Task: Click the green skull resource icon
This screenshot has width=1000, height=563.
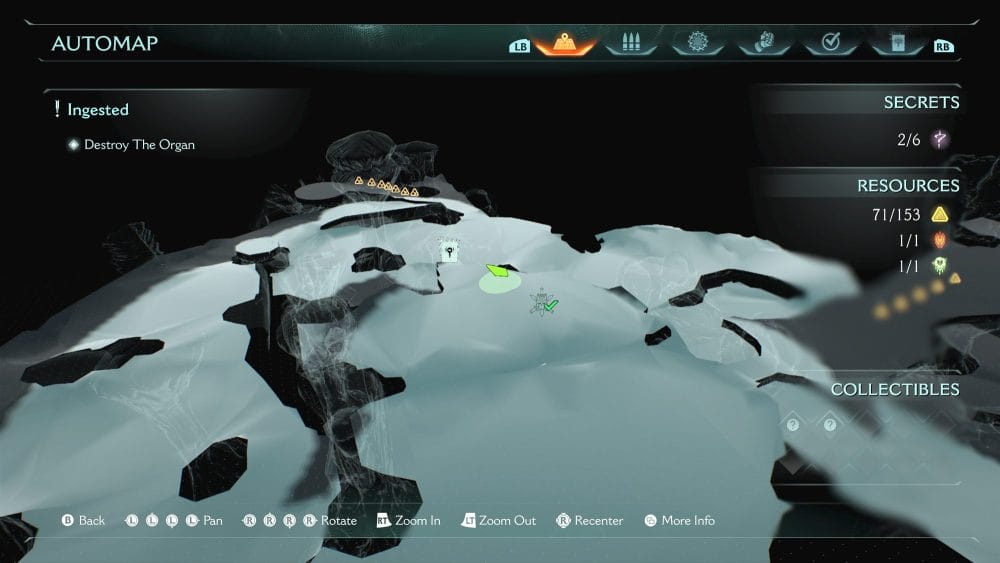Action: [x=939, y=266]
